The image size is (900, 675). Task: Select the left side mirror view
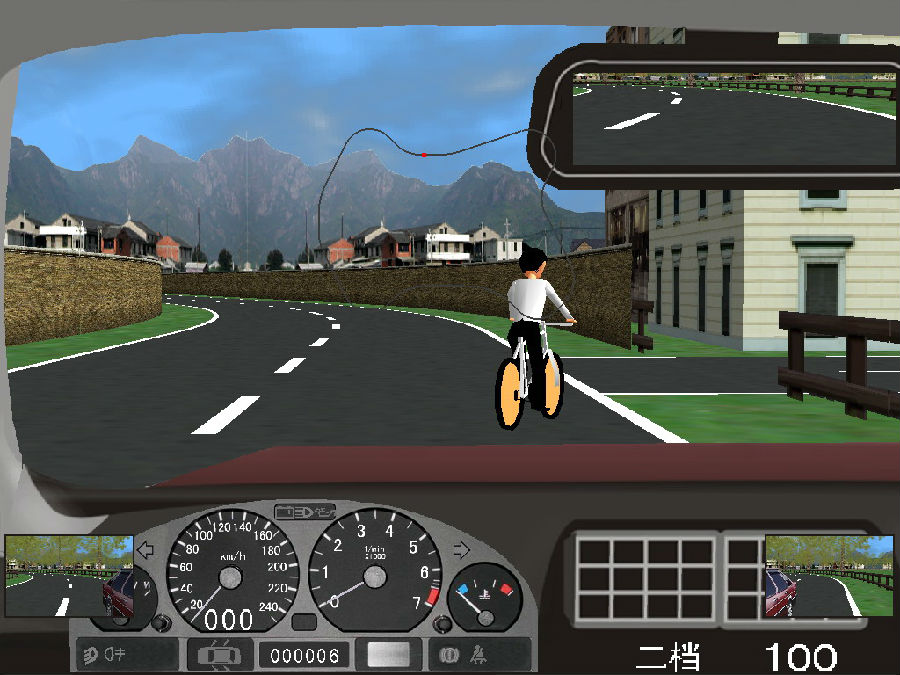pos(68,575)
